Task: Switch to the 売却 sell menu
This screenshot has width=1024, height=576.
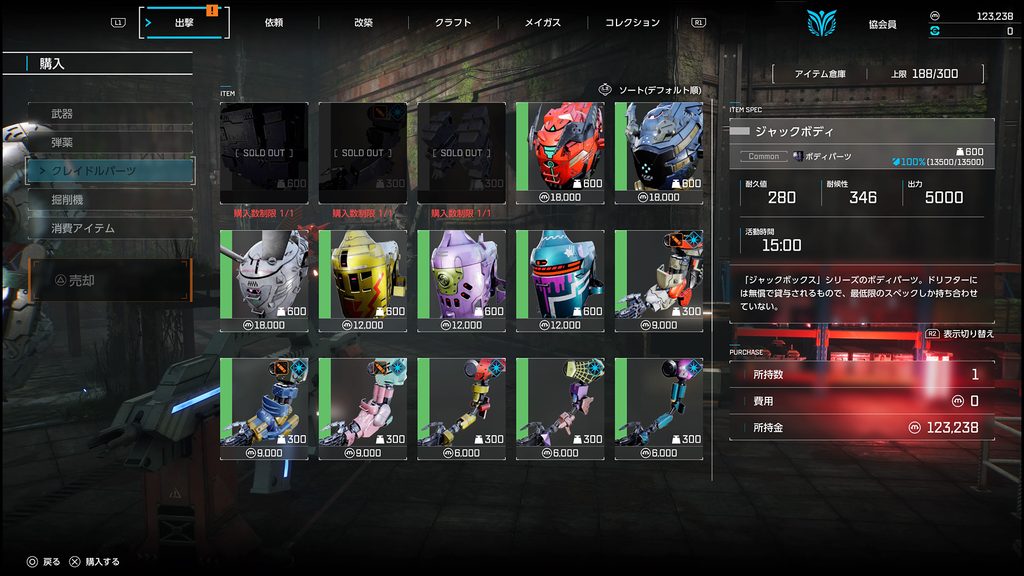Action: coord(110,281)
